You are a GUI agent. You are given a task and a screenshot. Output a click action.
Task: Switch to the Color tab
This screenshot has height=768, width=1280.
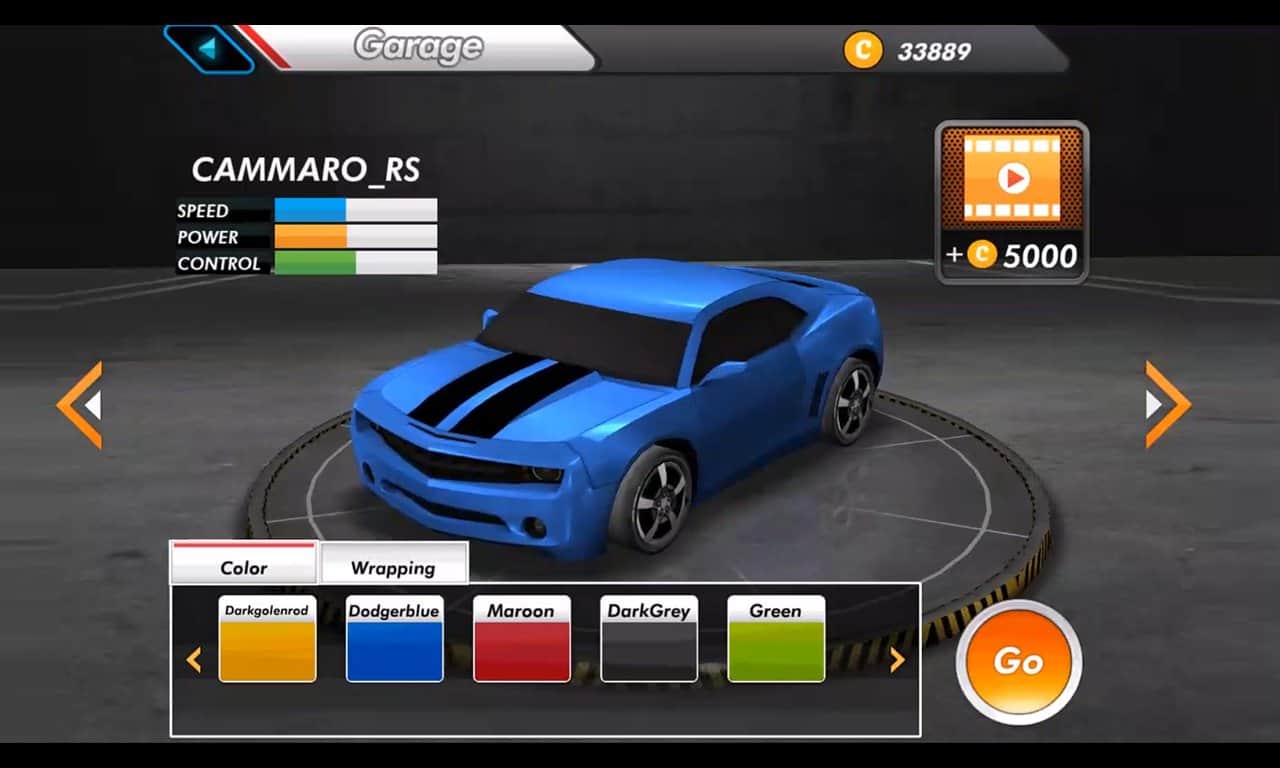(244, 566)
